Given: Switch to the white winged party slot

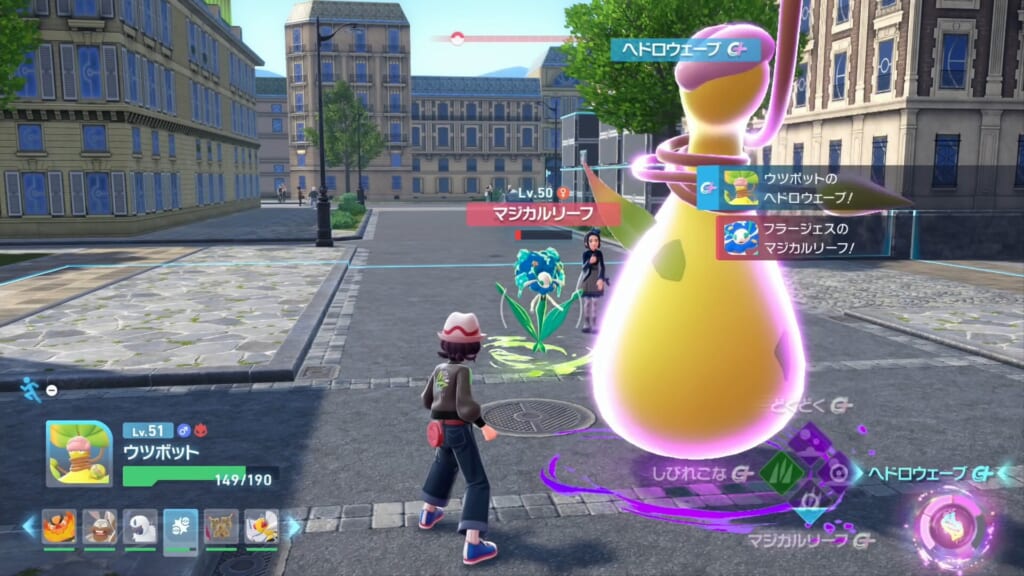Looking at the screenshot, I should (x=262, y=526).
